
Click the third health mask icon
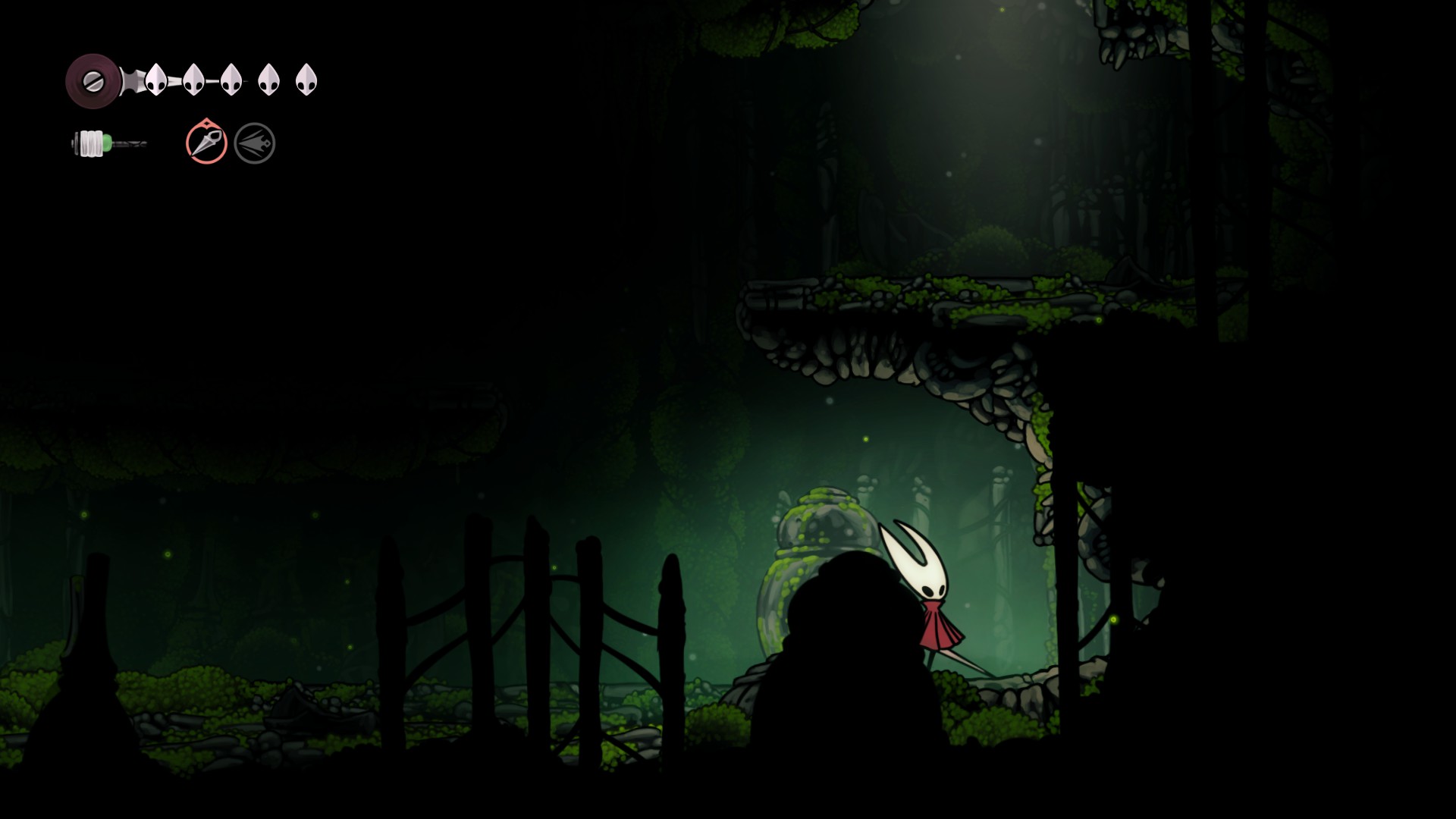tap(231, 80)
